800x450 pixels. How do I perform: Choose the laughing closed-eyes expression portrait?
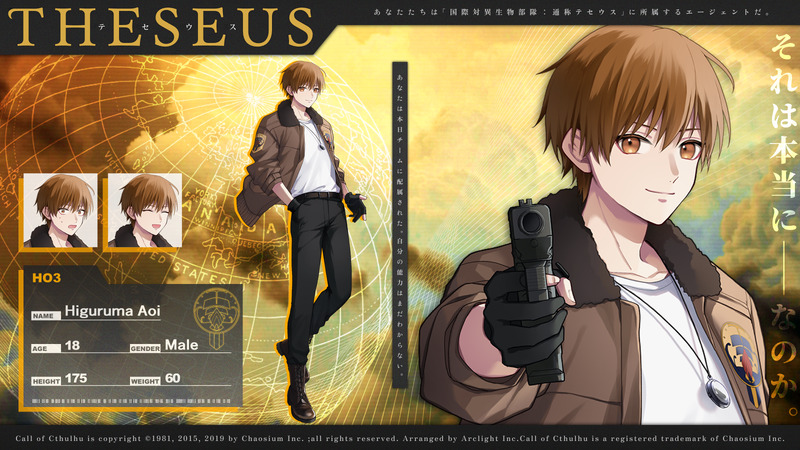143,211
